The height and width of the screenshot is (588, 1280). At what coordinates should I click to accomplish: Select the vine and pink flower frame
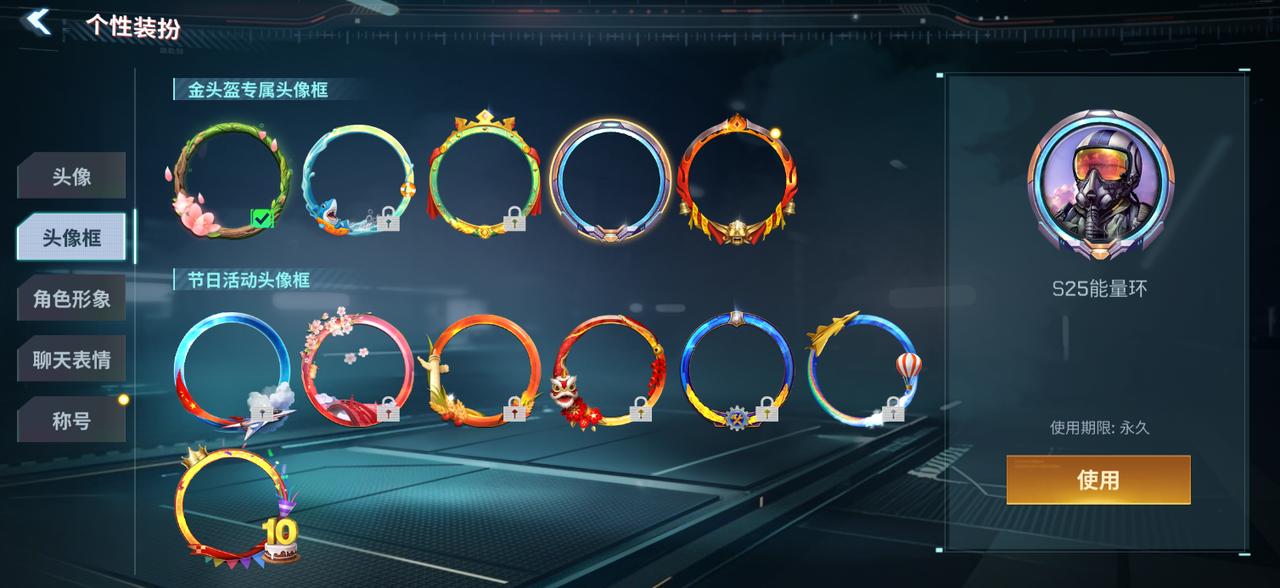click(230, 180)
